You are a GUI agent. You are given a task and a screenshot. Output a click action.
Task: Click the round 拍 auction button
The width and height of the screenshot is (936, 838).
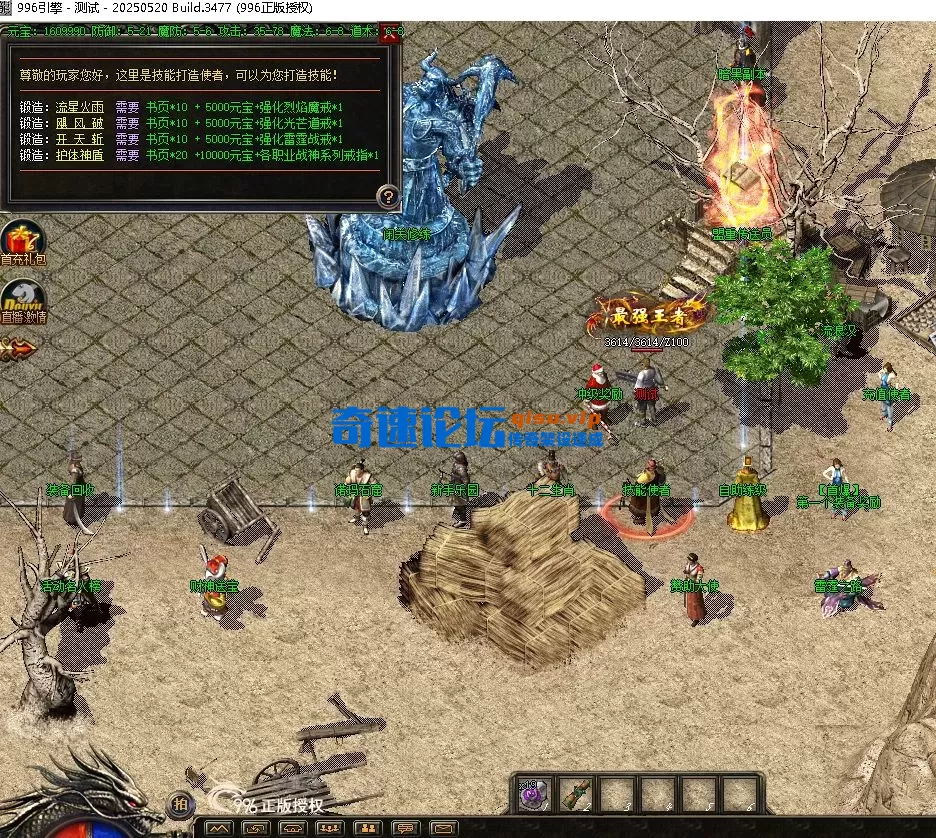click(180, 802)
